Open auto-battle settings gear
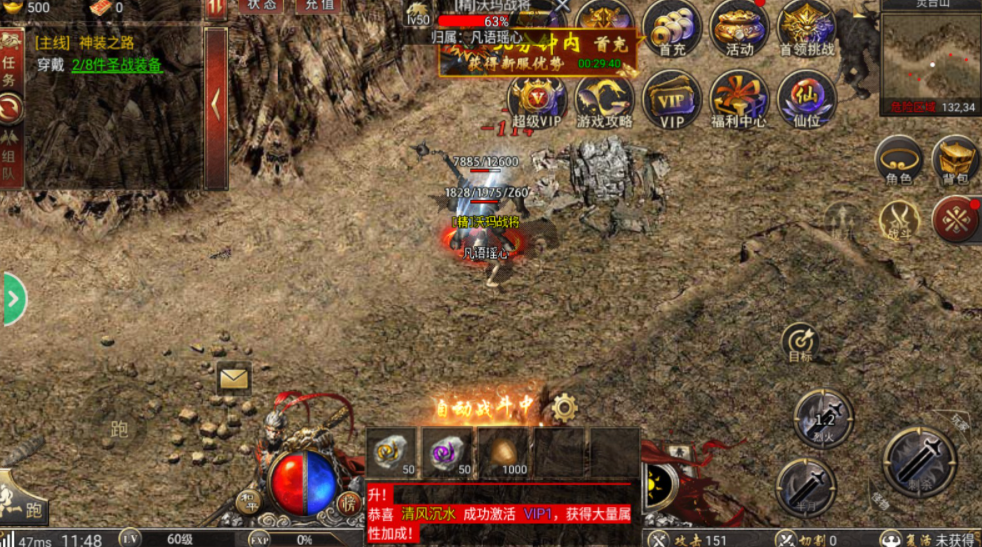This screenshot has width=982, height=547. pos(564,407)
